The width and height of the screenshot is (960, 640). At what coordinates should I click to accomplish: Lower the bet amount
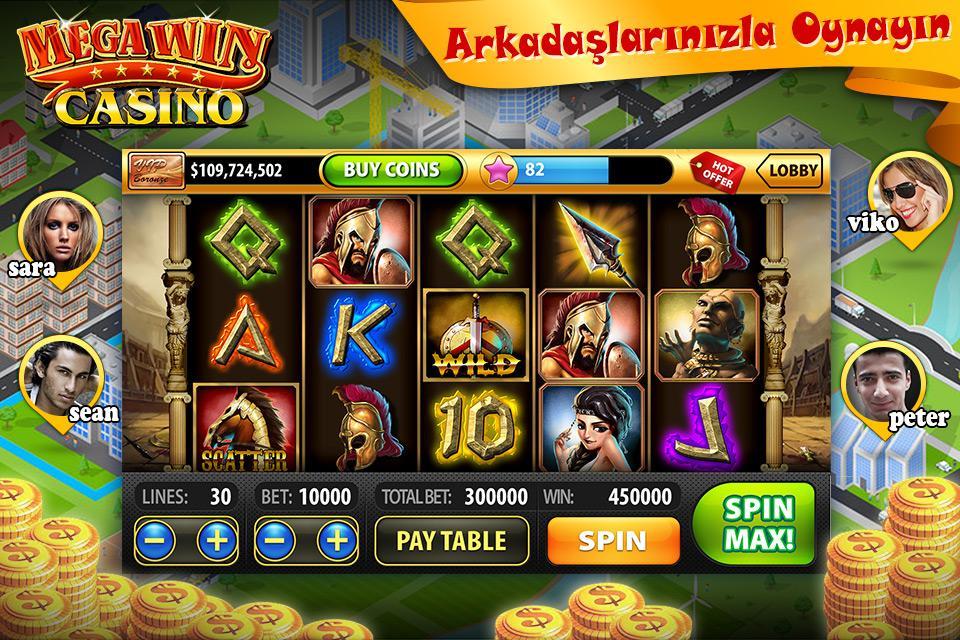[276, 541]
